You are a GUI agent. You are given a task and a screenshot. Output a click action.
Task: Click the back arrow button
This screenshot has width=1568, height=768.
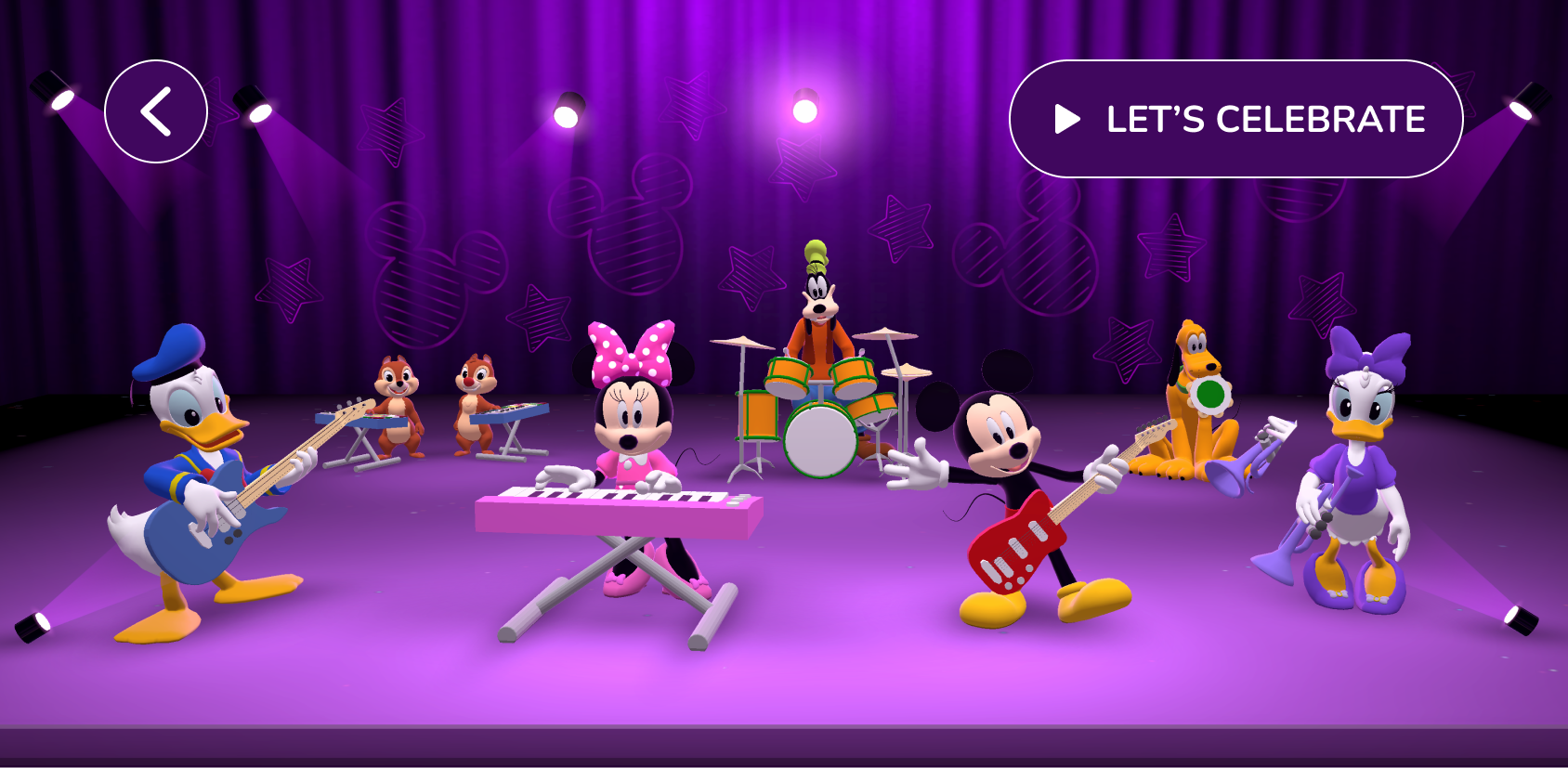tap(156, 111)
